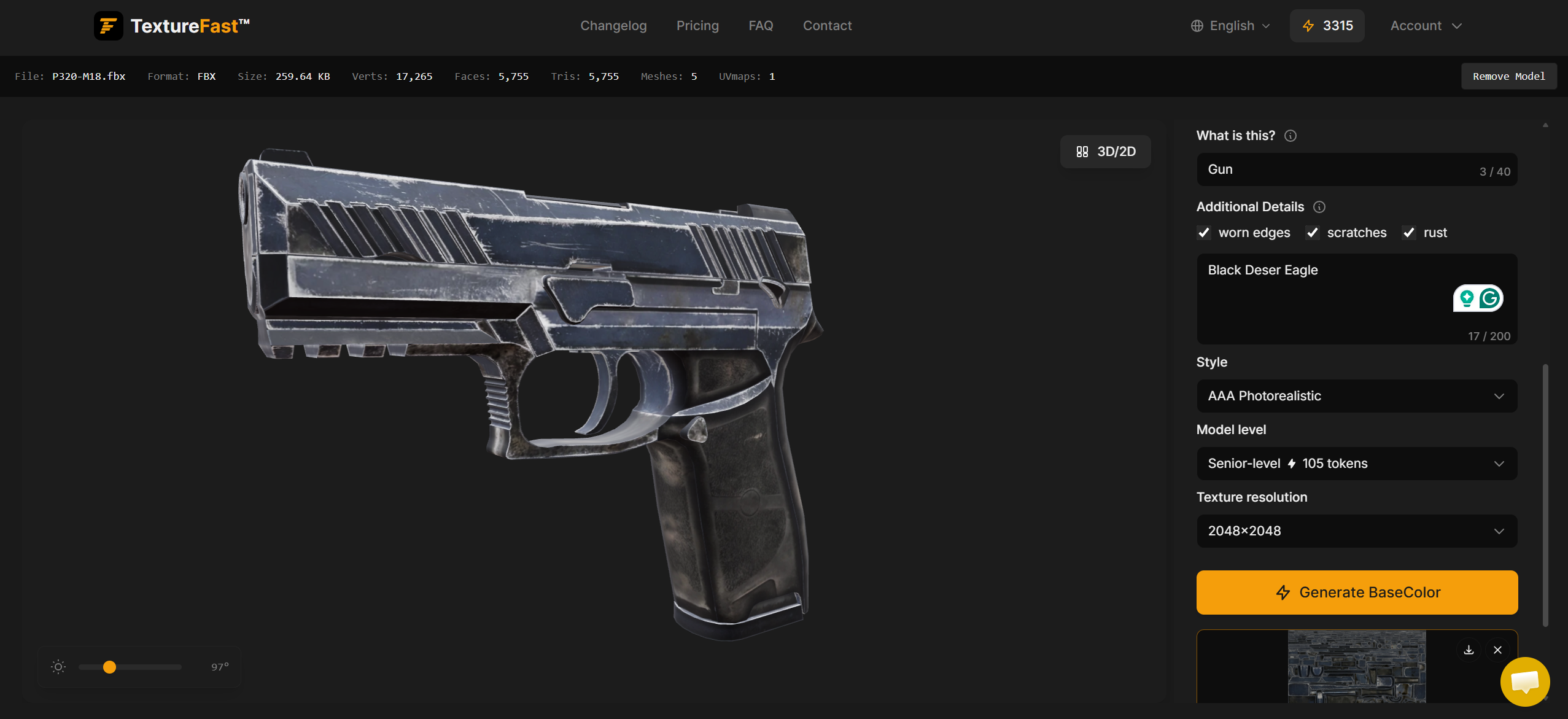Expand the Model level dropdown
This screenshot has width=1568, height=719.
(1356, 464)
